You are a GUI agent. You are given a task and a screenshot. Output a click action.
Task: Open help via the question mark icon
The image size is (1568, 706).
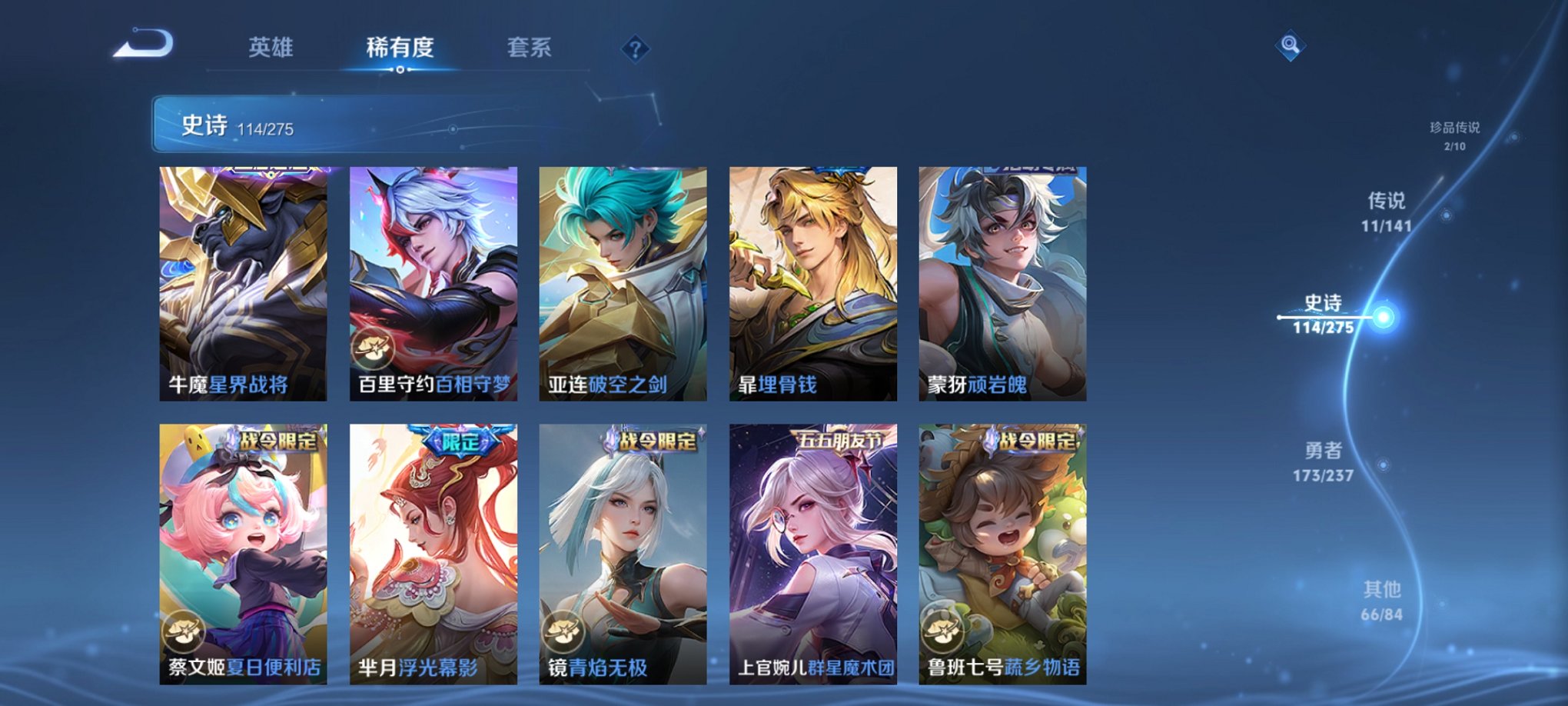click(635, 48)
